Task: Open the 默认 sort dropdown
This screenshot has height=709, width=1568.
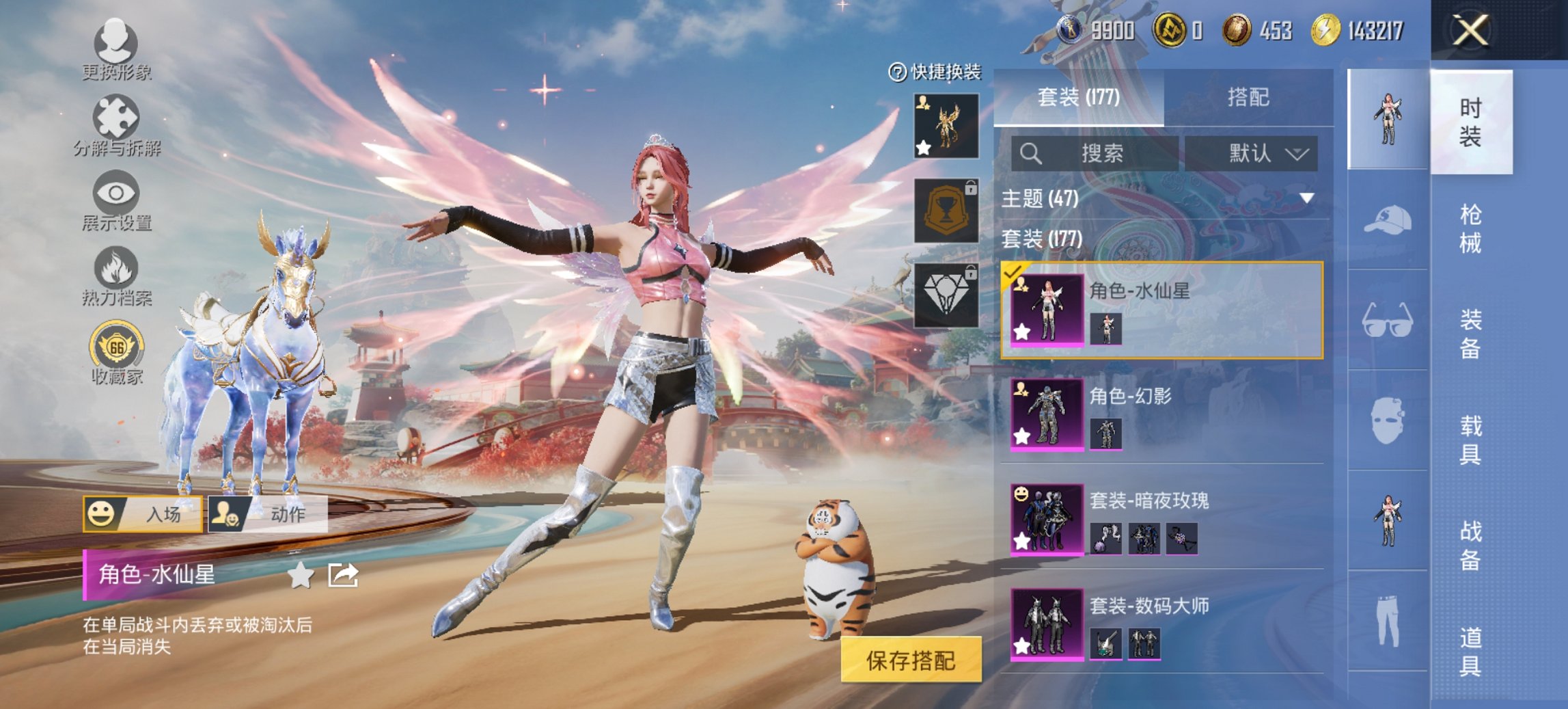Action: (x=1252, y=153)
